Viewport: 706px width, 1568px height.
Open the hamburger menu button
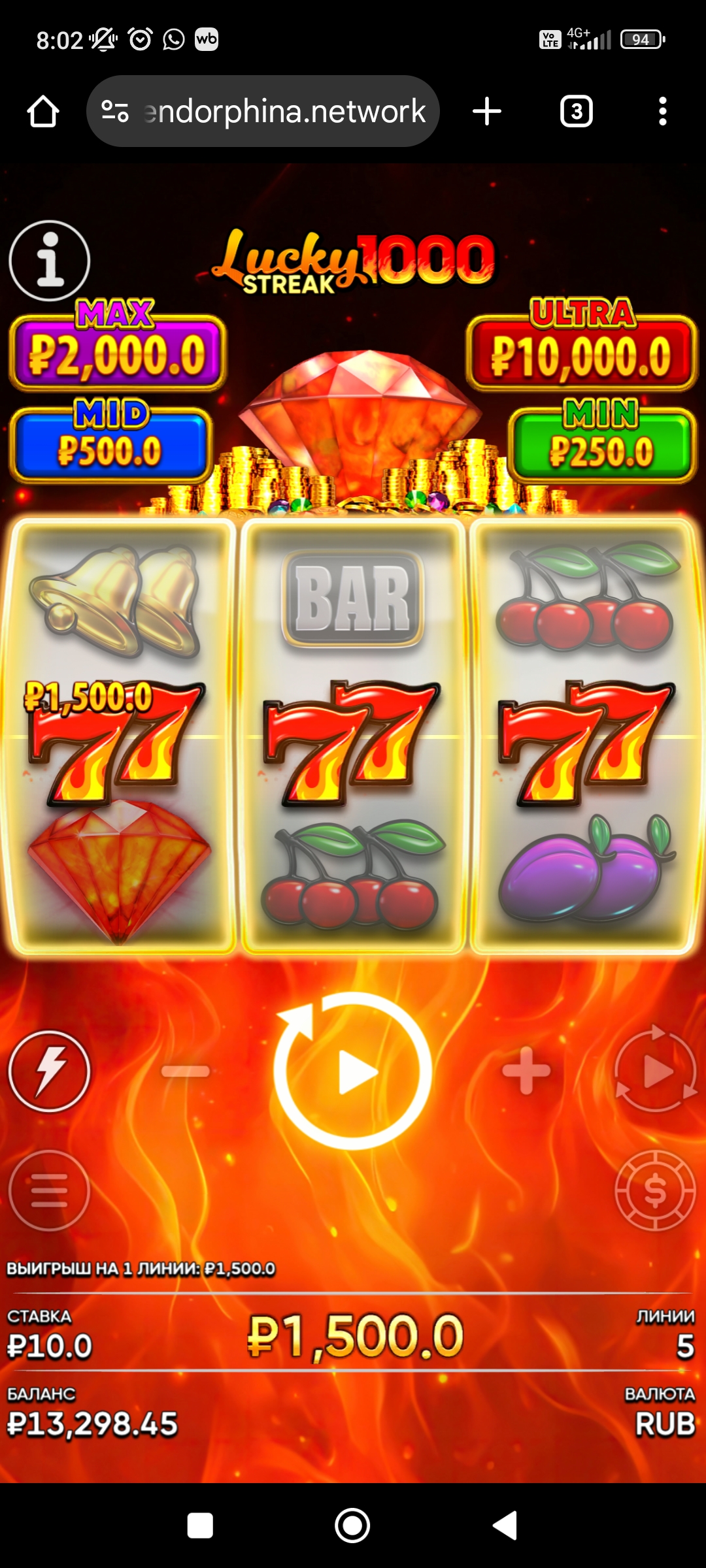pyautogui.click(x=50, y=1190)
